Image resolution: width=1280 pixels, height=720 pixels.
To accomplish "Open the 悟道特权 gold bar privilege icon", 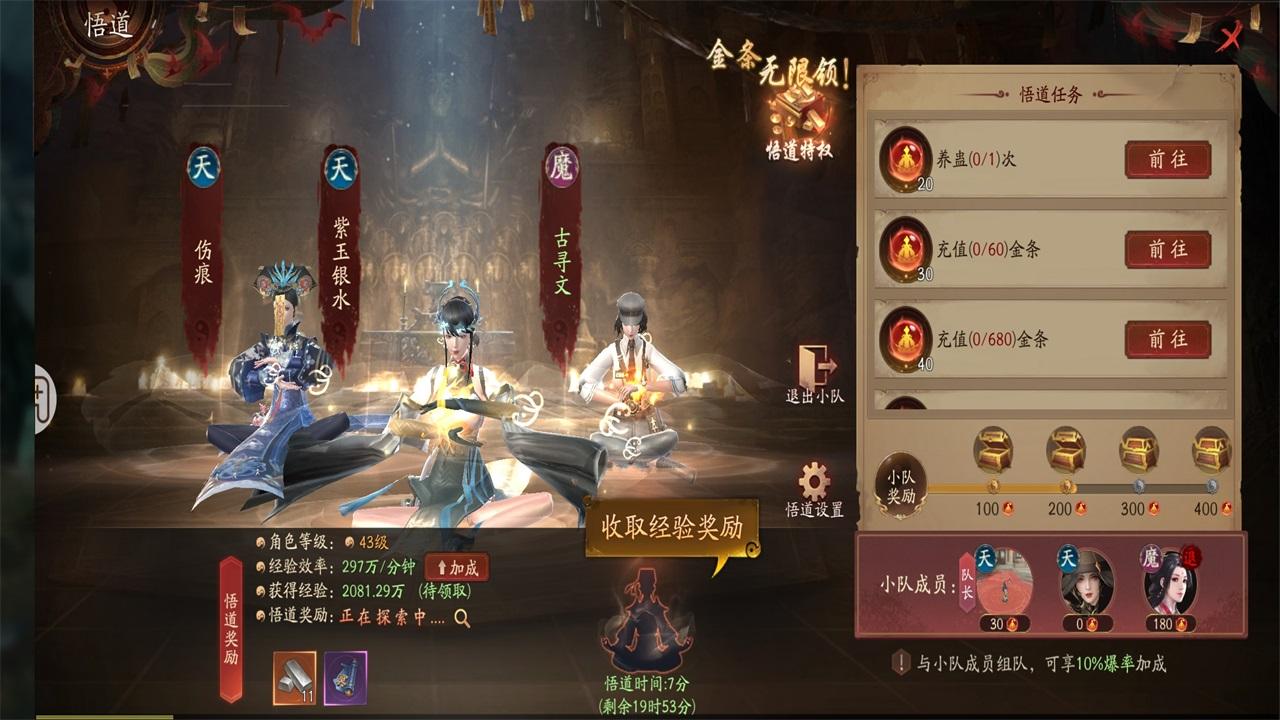I will (x=798, y=110).
